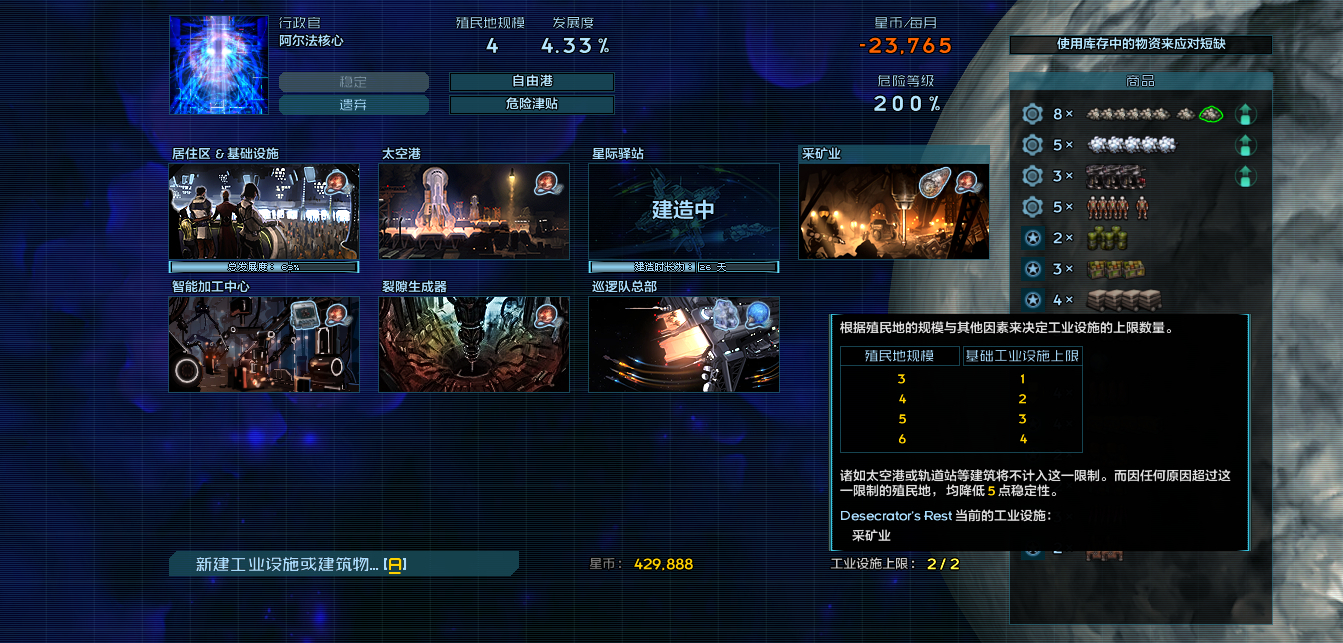Open the 巡逻队总部 patrol HQ tile
Screen dimensions: 1343x643
[684, 344]
